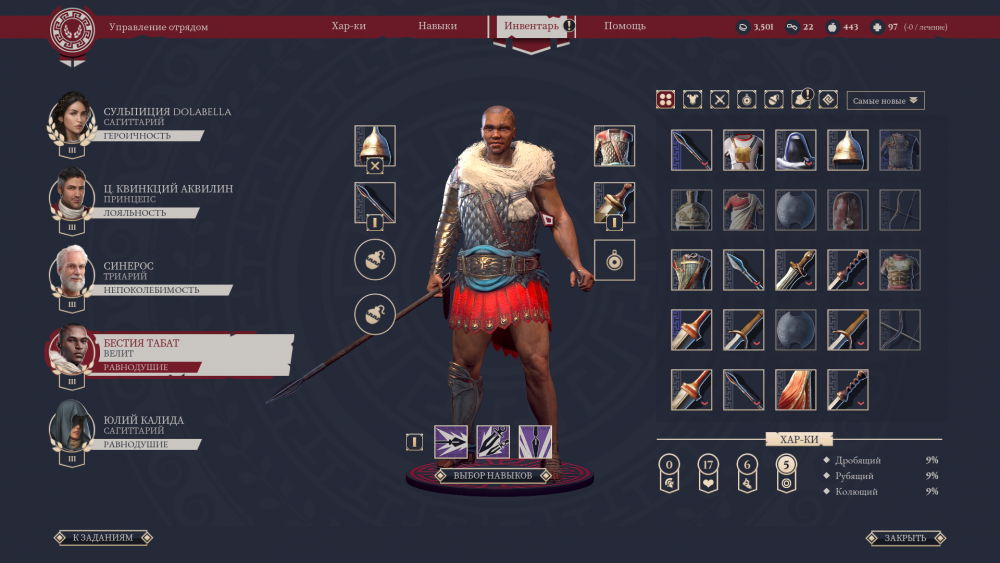Filter inventory by crossed weapons category
Viewport: 1000px width, 563px height.
719,99
